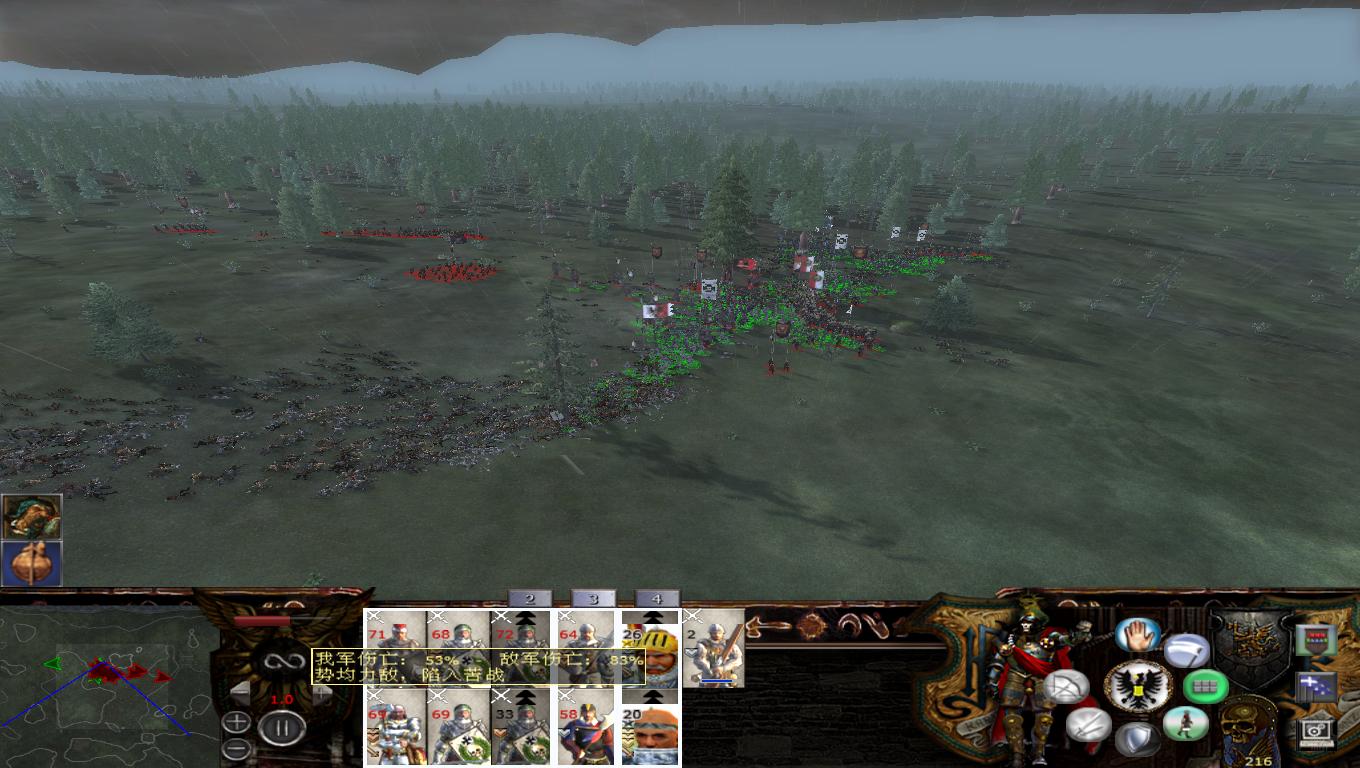This screenshot has width=1360, height=768.
Task: Enable skirmish mode via crossed swords icon
Action: 1088,727
